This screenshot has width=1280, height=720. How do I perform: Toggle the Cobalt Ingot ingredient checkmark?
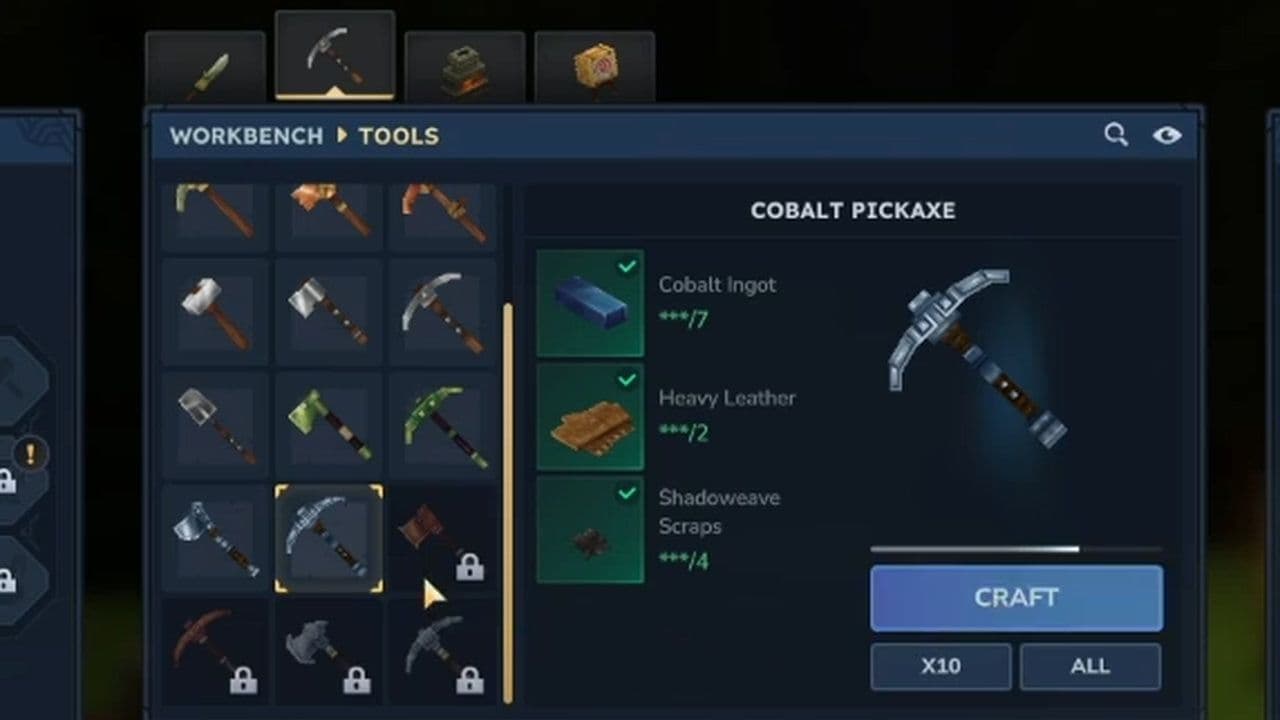[628, 266]
